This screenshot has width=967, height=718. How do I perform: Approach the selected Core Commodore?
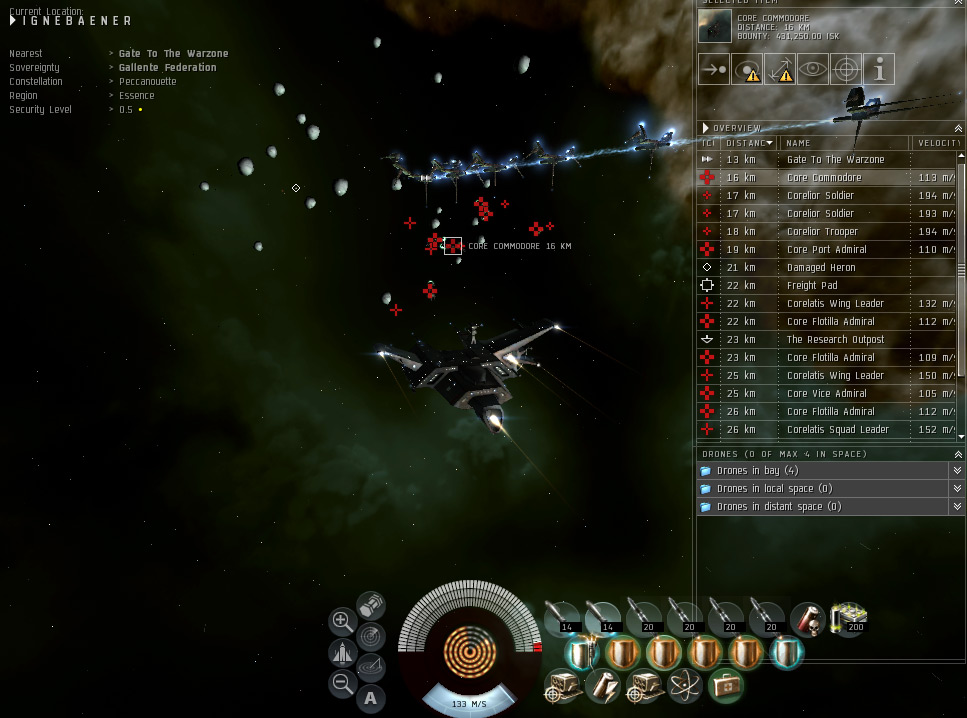(x=714, y=69)
